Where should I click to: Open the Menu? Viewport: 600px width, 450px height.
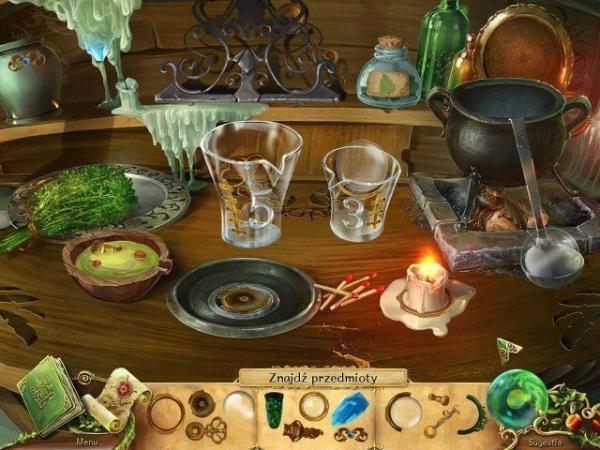tap(90, 439)
